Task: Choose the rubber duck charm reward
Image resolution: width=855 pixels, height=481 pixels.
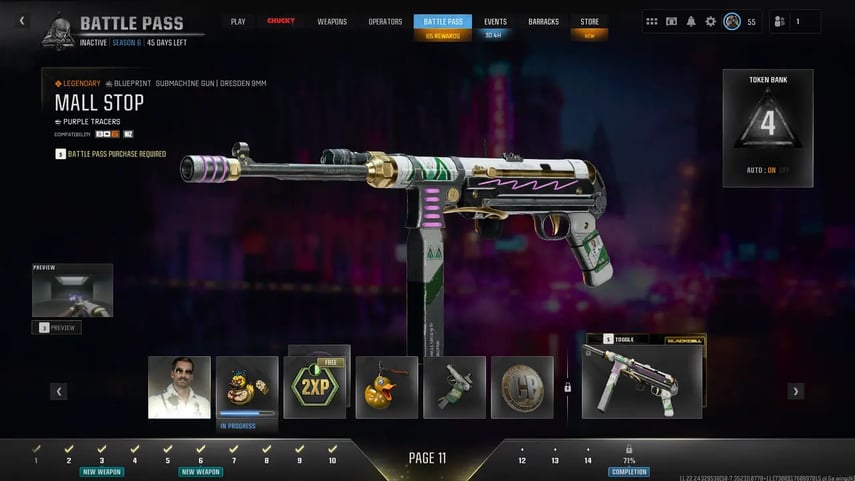Action: click(386, 387)
